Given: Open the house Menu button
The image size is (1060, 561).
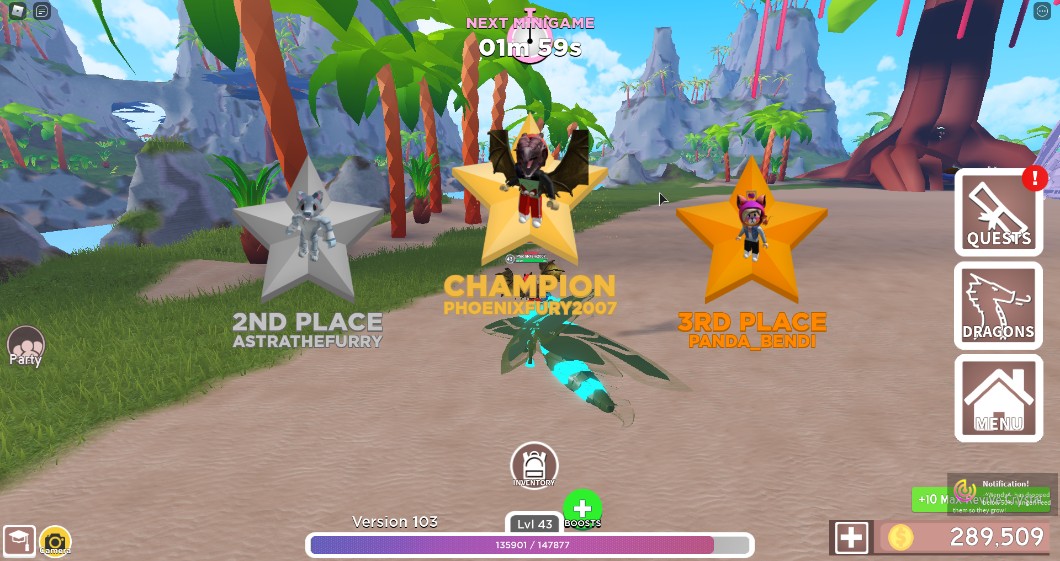Looking at the screenshot, I should pyautogui.click(x=998, y=398).
